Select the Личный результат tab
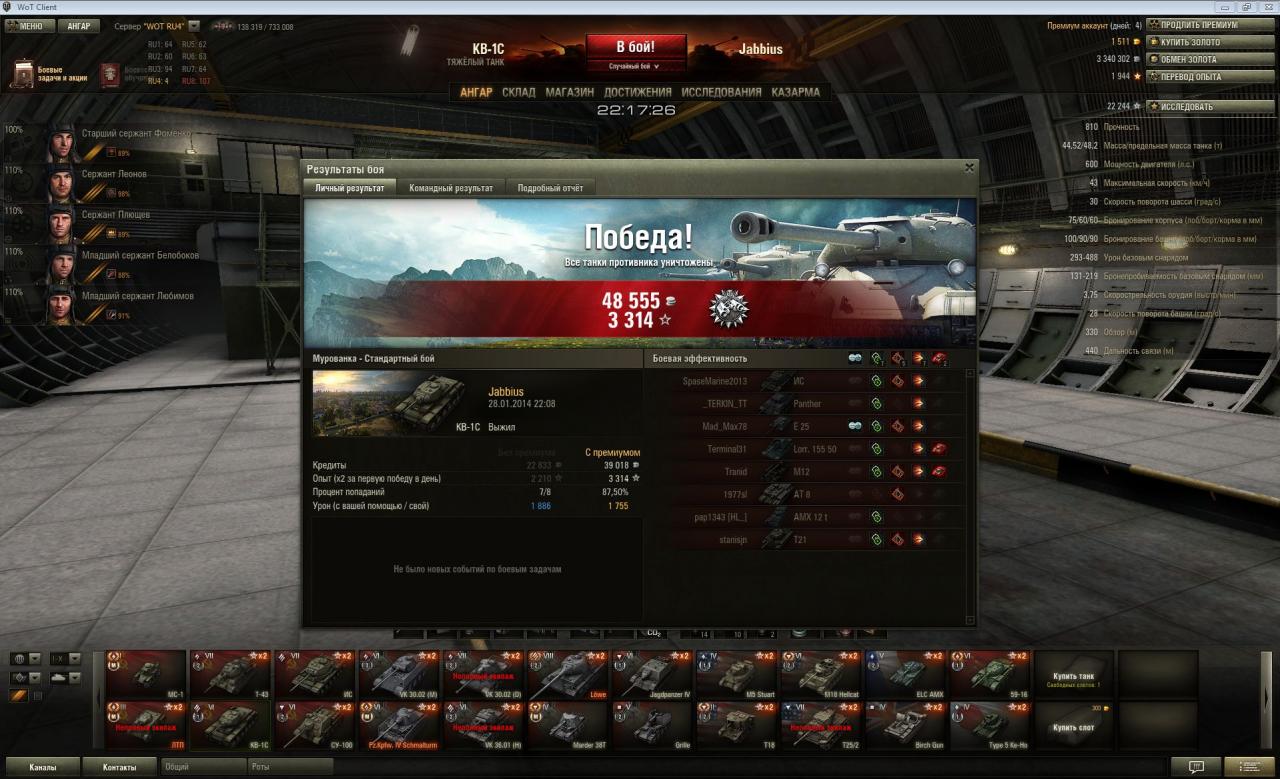This screenshot has width=1280, height=779. pyautogui.click(x=349, y=188)
